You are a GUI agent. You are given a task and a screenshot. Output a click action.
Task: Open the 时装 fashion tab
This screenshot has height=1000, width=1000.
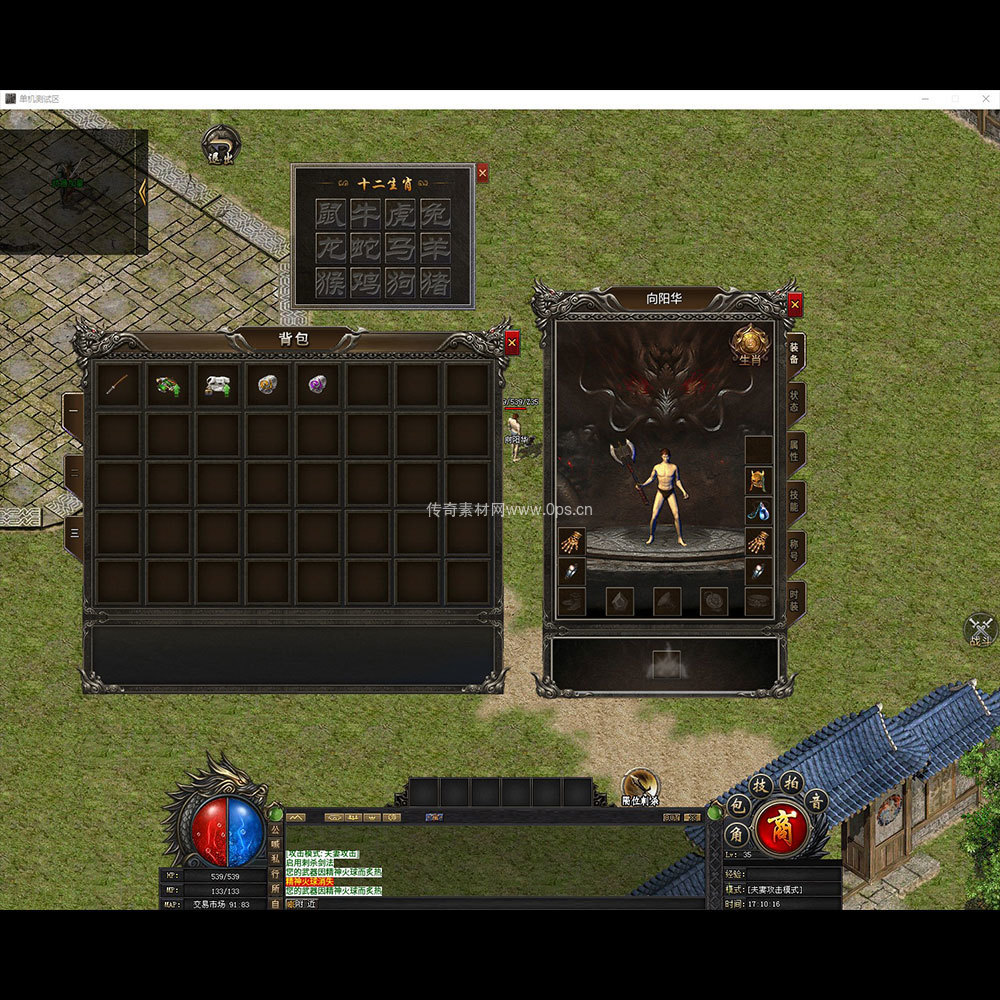[795, 602]
